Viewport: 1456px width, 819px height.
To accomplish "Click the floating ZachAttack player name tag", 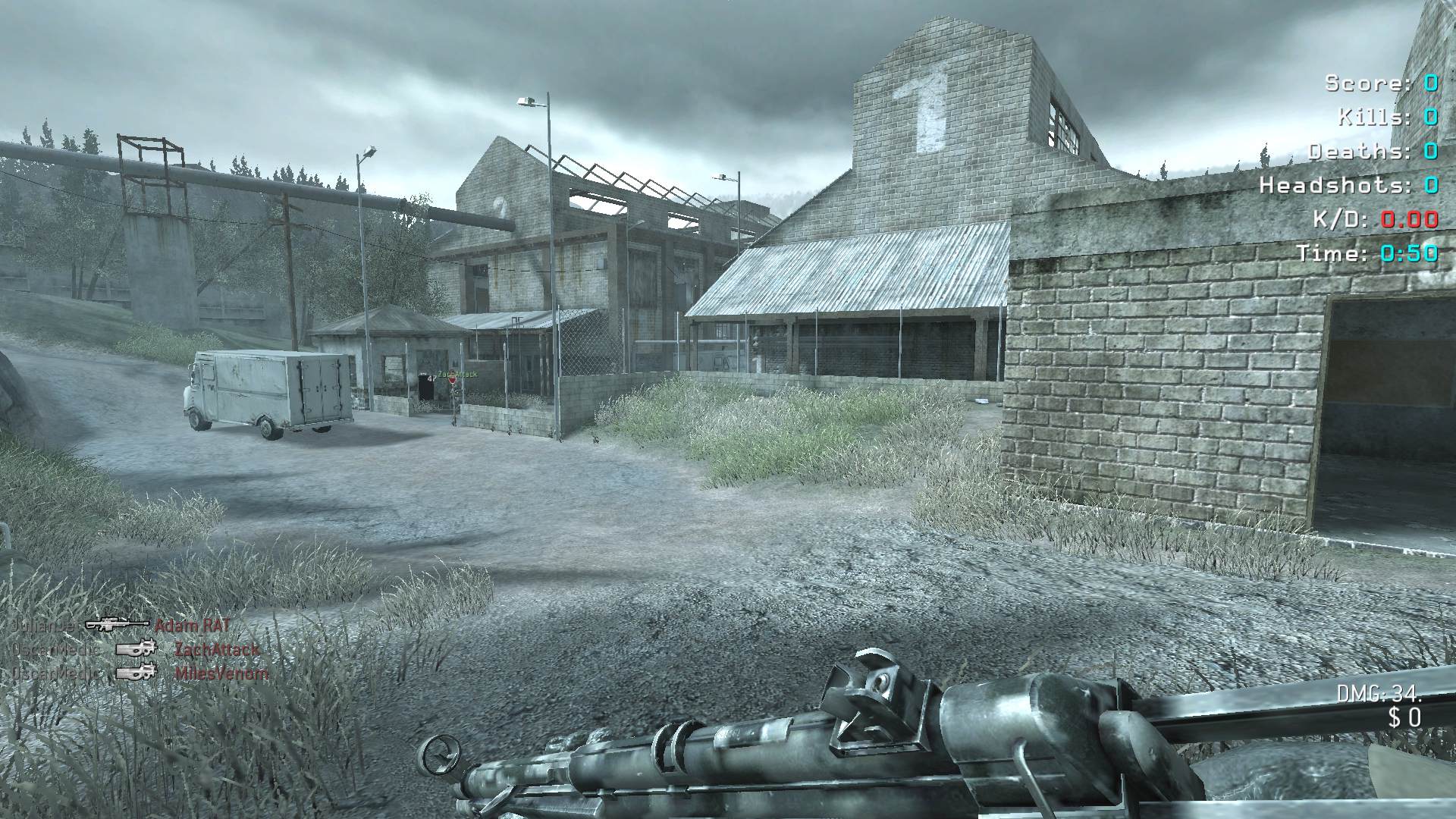I will tap(457, 375).
